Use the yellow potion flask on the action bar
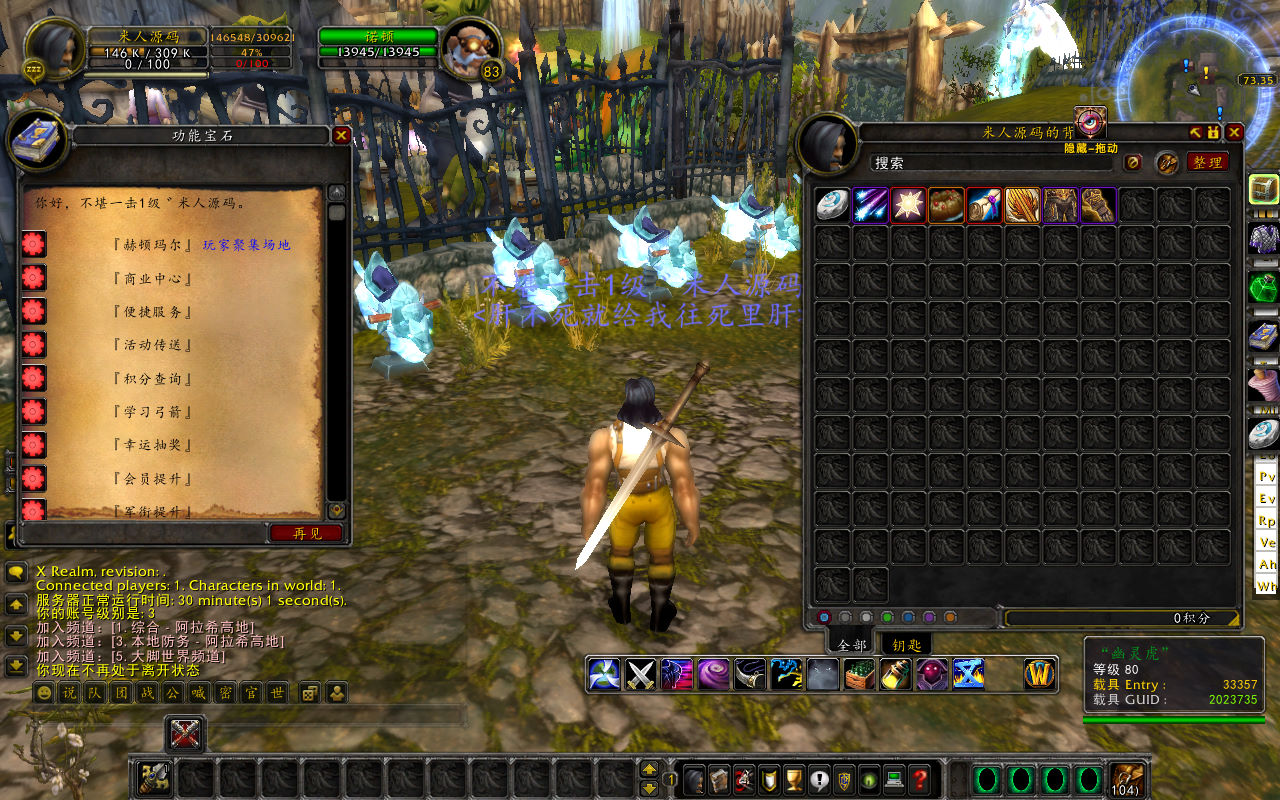Viewport: 1280px width, 800px height. pos(895,674)
